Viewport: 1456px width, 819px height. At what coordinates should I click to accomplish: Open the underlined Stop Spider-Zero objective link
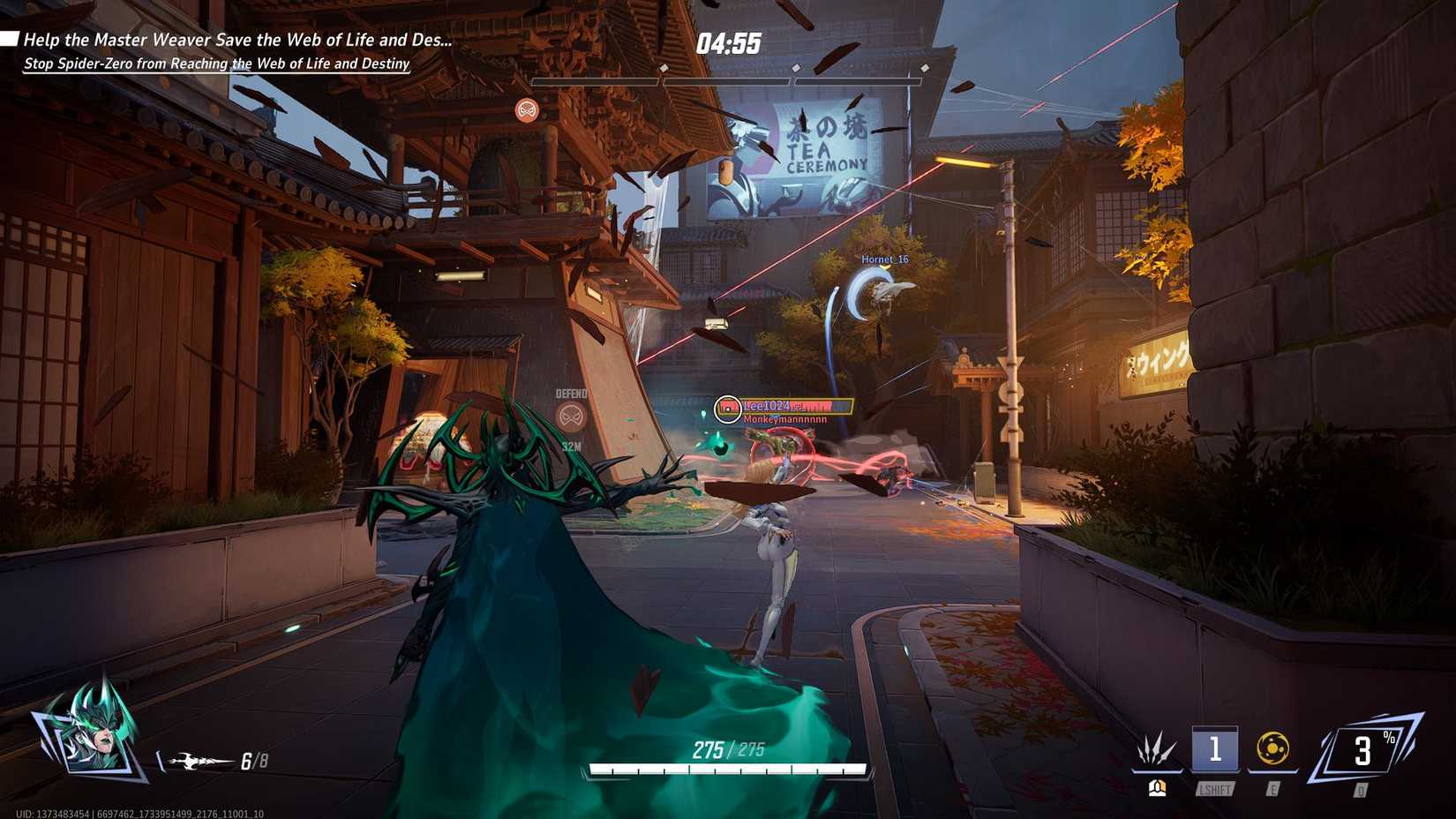click(216, 64)
